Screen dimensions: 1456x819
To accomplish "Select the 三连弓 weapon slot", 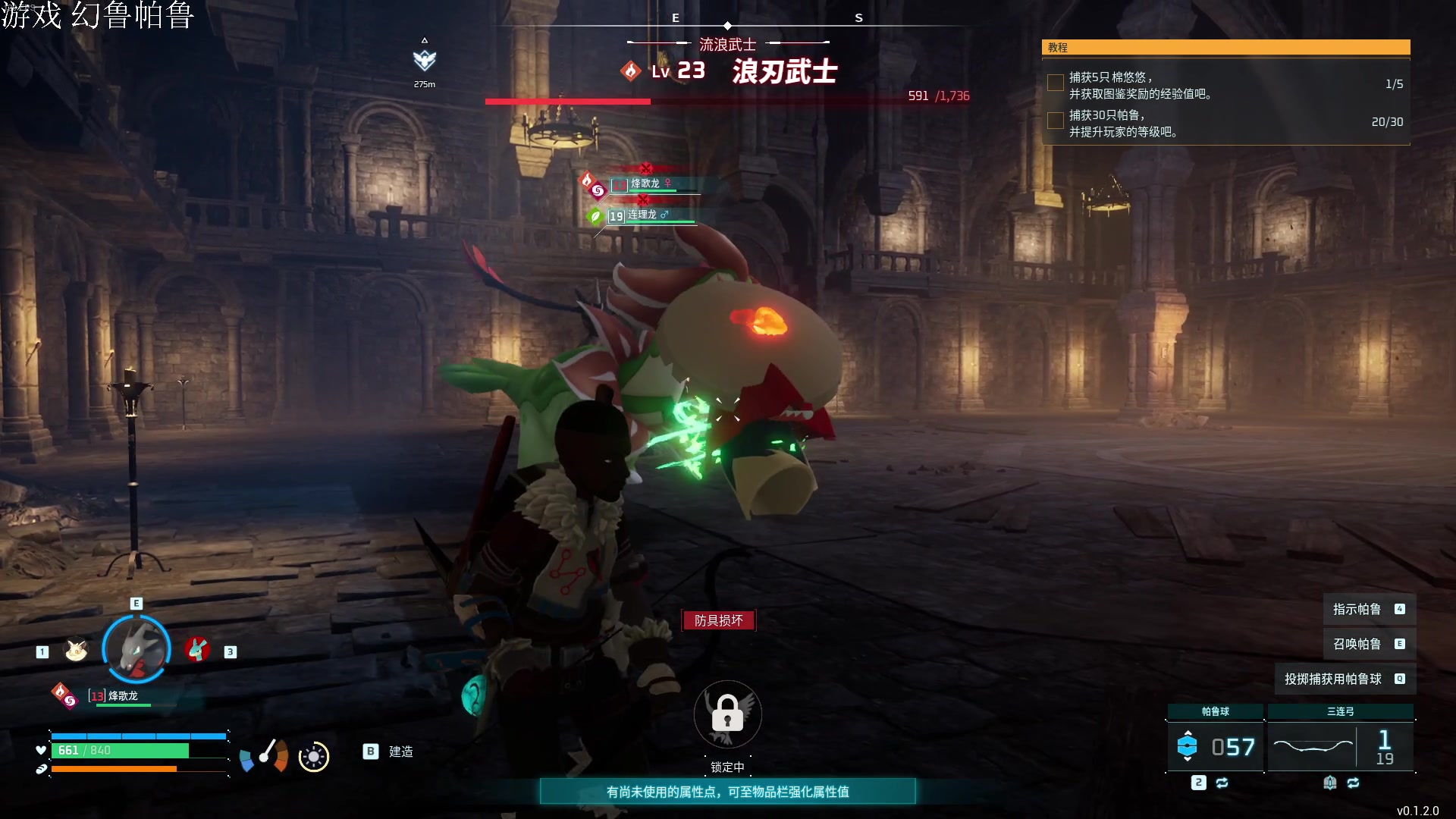I will tap(1340, 747).
